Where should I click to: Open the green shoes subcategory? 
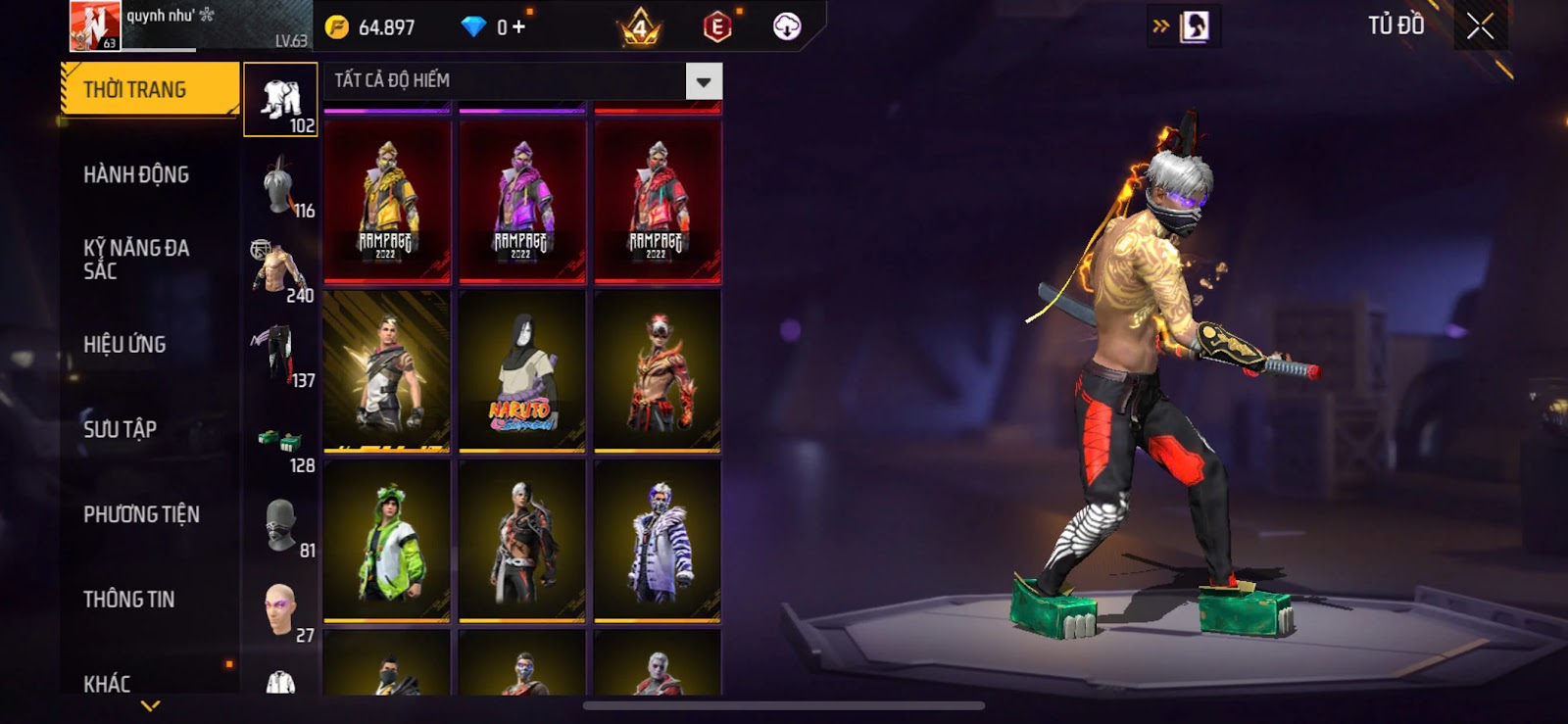[x=280, y=441]
